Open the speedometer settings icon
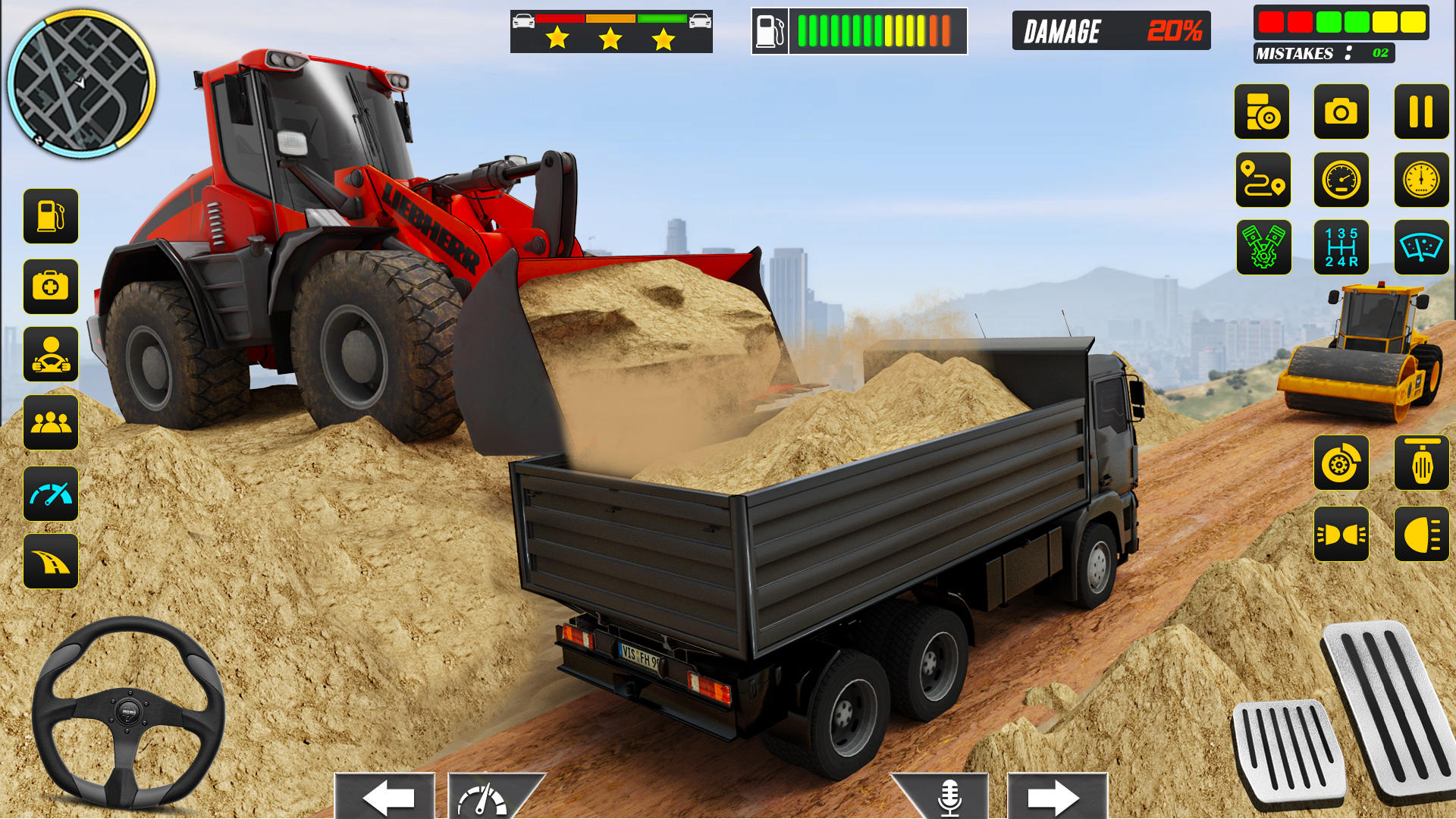The image size is (1456, 819). [1341, 180]
